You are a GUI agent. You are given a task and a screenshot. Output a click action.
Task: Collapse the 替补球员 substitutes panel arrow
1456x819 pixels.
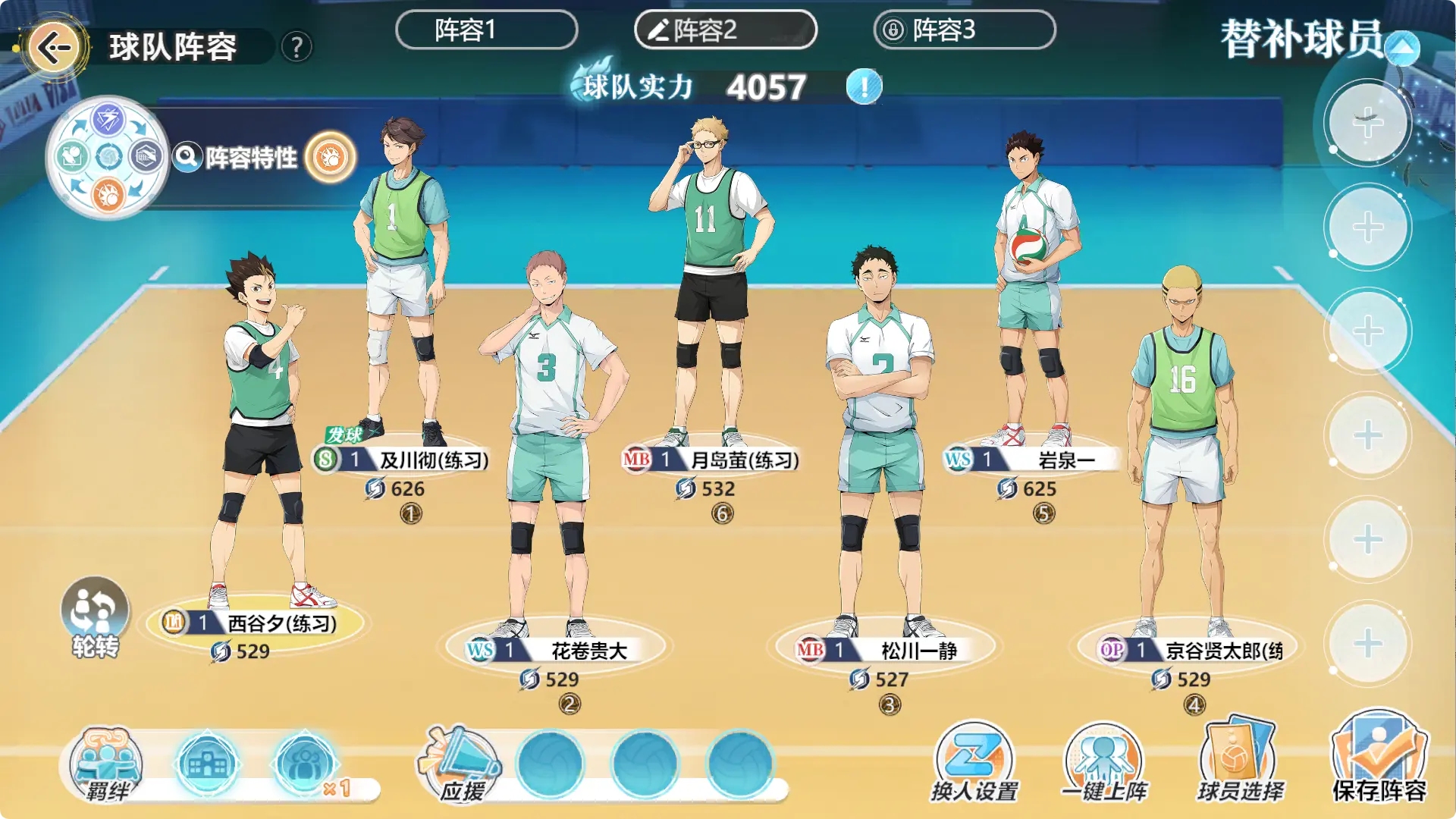point(1402,49)
